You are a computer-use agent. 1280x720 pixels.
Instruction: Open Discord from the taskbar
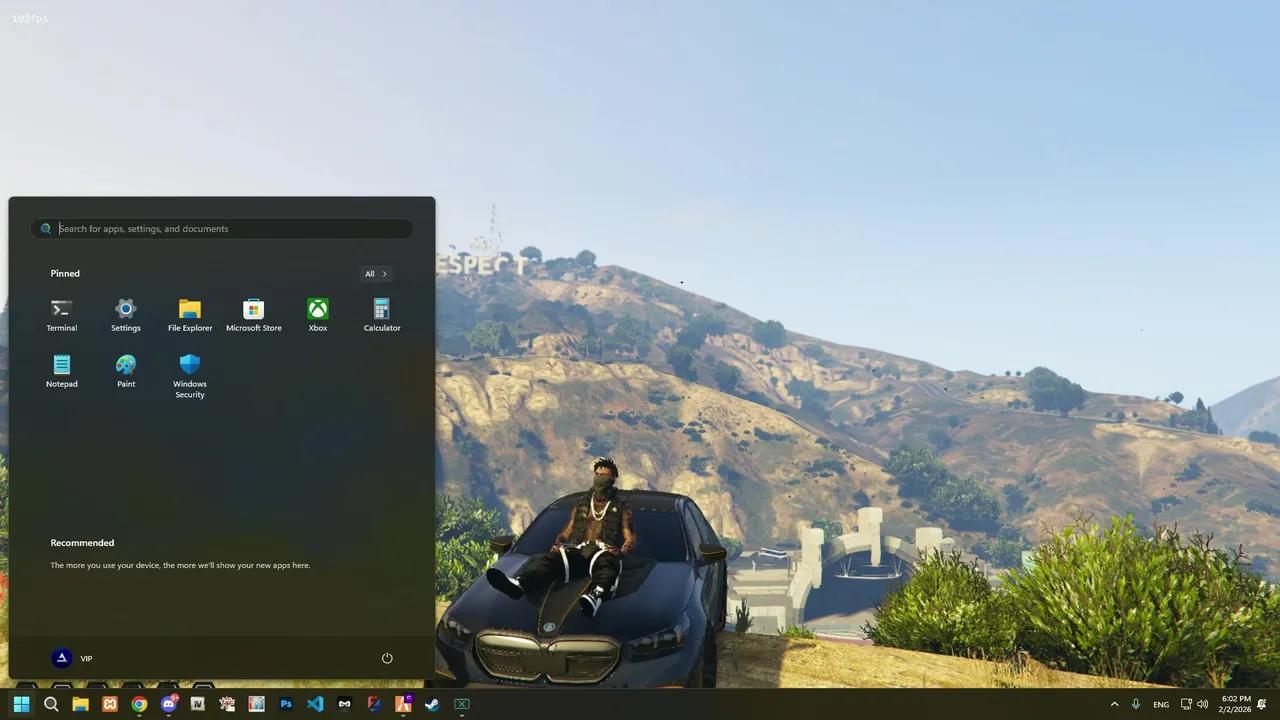pos(168,704)
